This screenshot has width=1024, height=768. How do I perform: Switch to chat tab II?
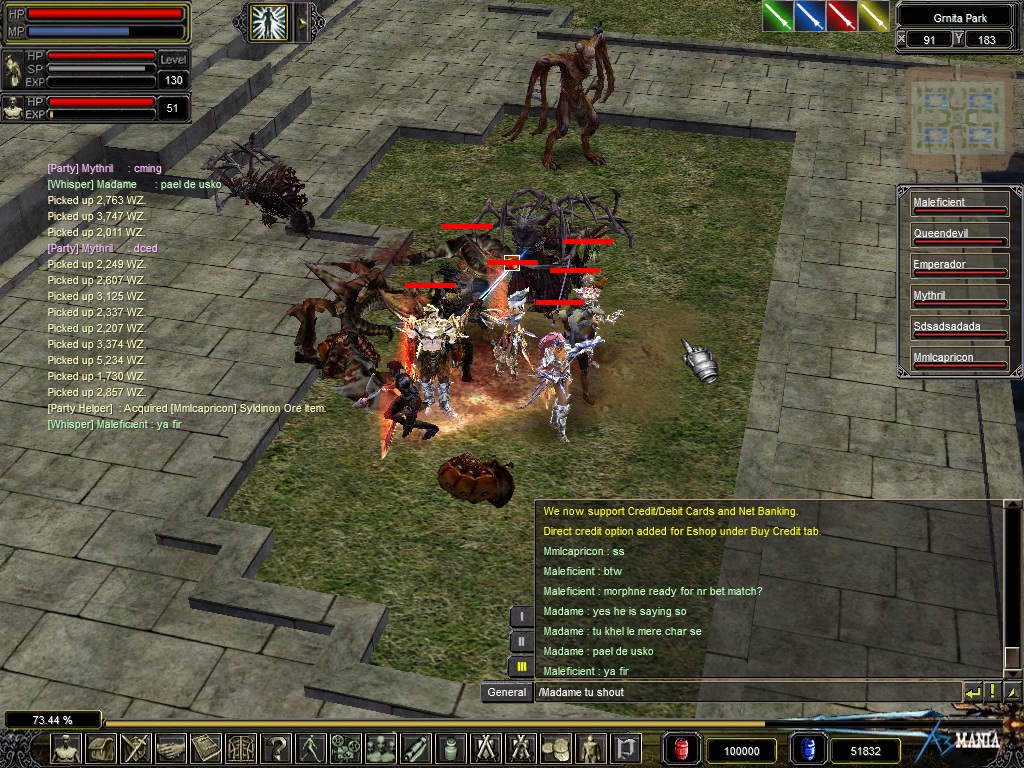click(x=521, y=641)
